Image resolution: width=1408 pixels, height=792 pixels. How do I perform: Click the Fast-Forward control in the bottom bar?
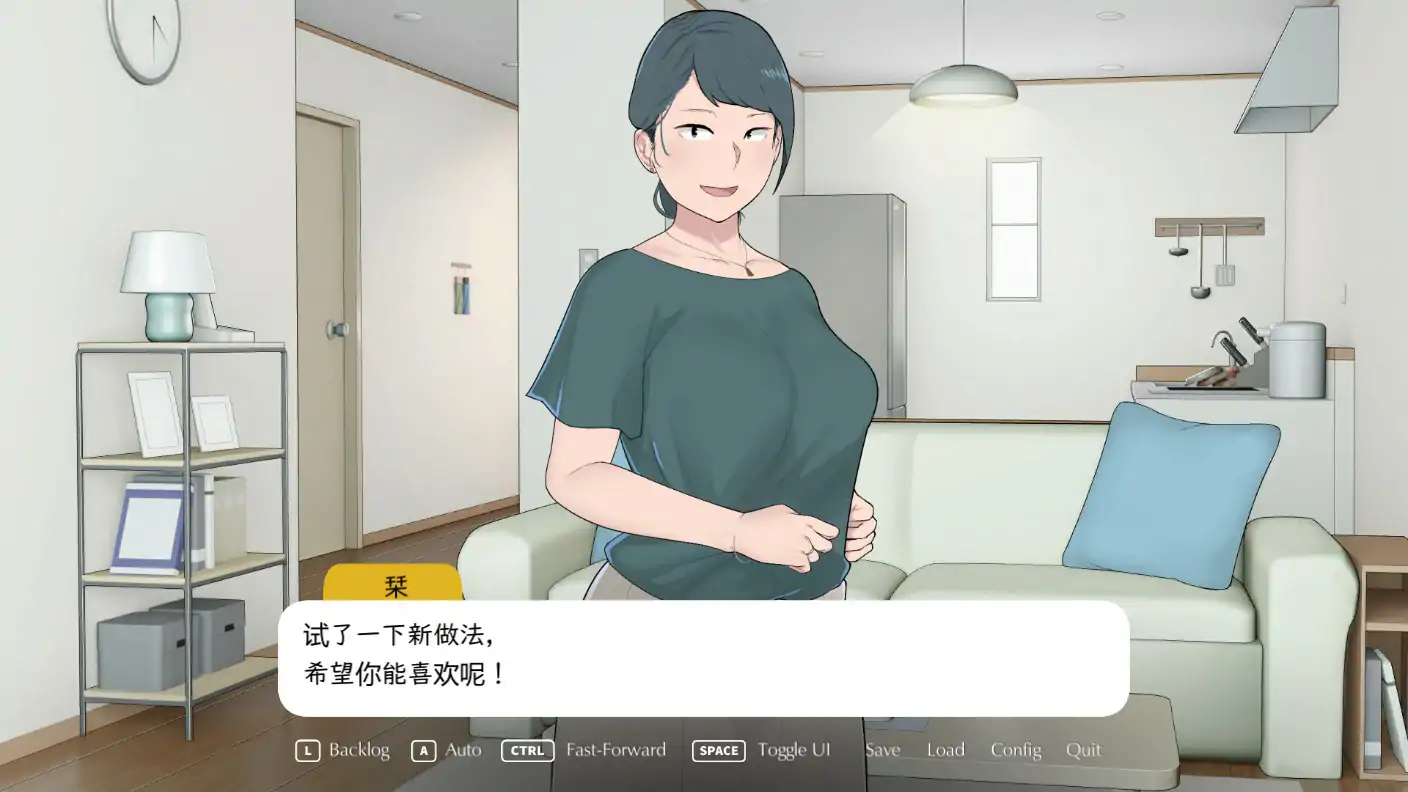click(614, 750)
